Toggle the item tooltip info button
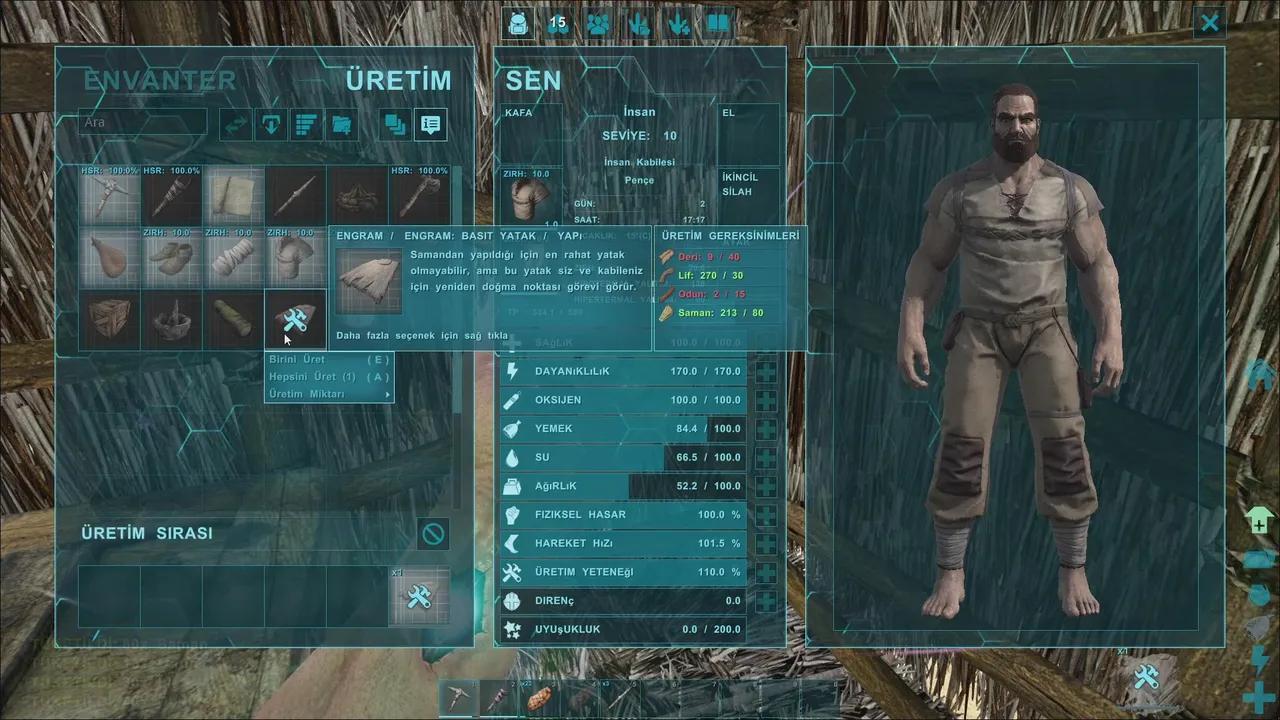The image size is (1280, 720). point(431,124)
